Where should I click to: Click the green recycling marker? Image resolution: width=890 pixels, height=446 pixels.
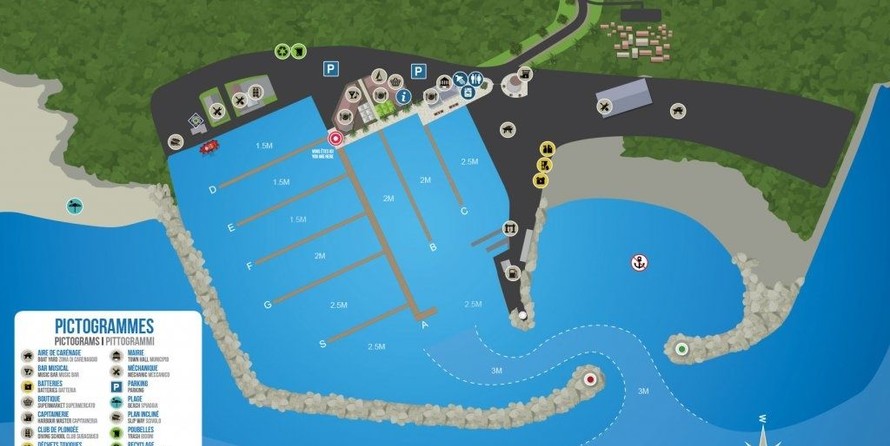pos(284,53)
